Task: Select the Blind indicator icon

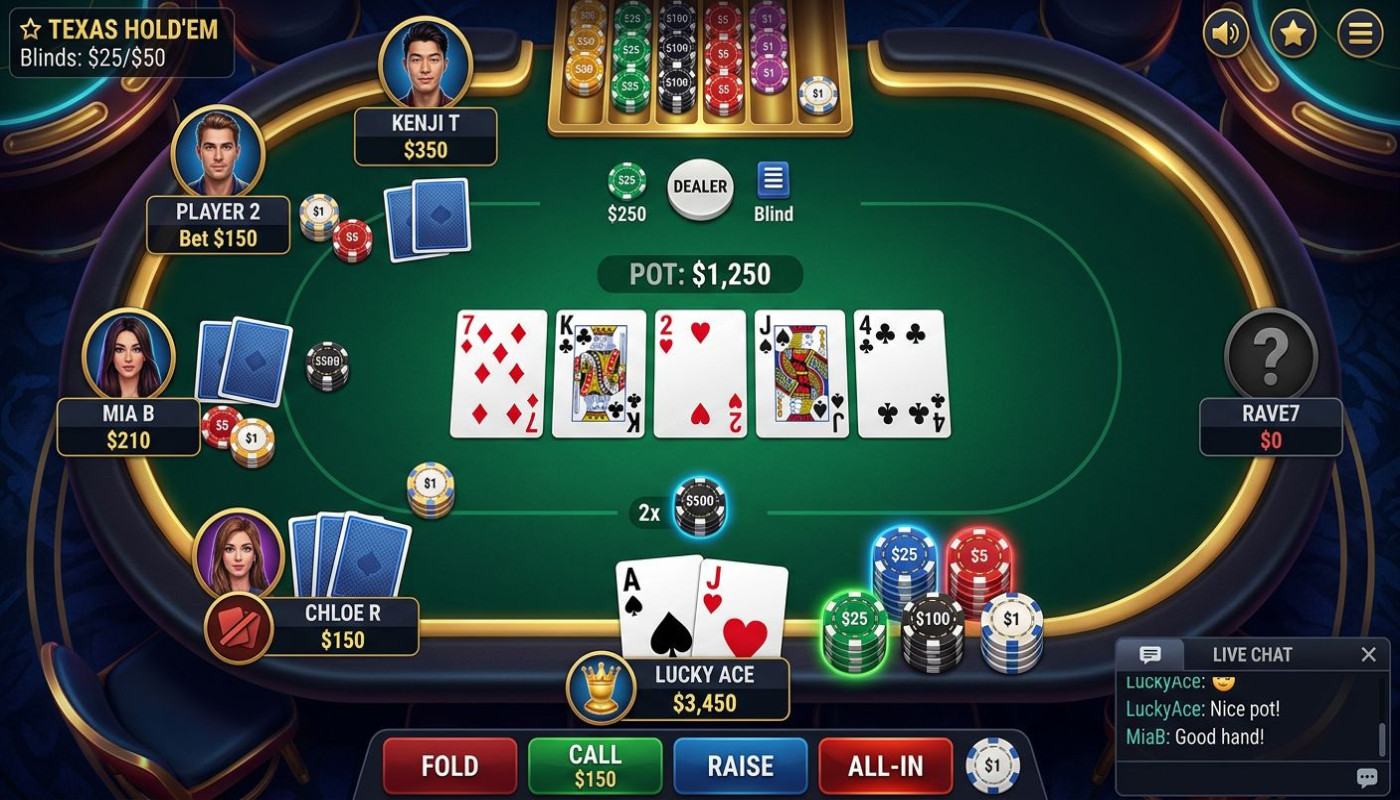Action: coord(772,180)
